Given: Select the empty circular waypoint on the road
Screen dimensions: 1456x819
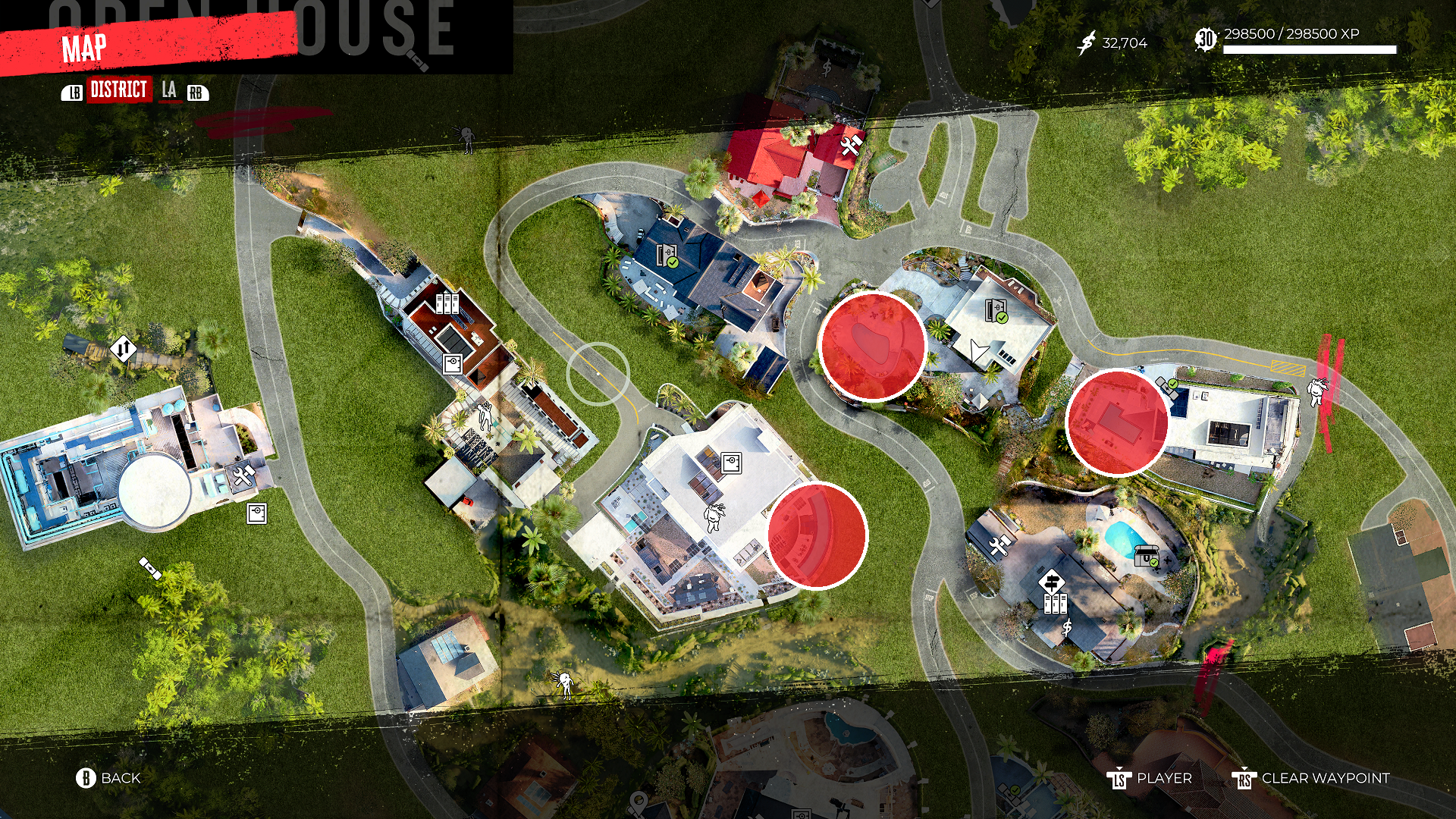Looking at the screenshot, I should click(598, 374).
